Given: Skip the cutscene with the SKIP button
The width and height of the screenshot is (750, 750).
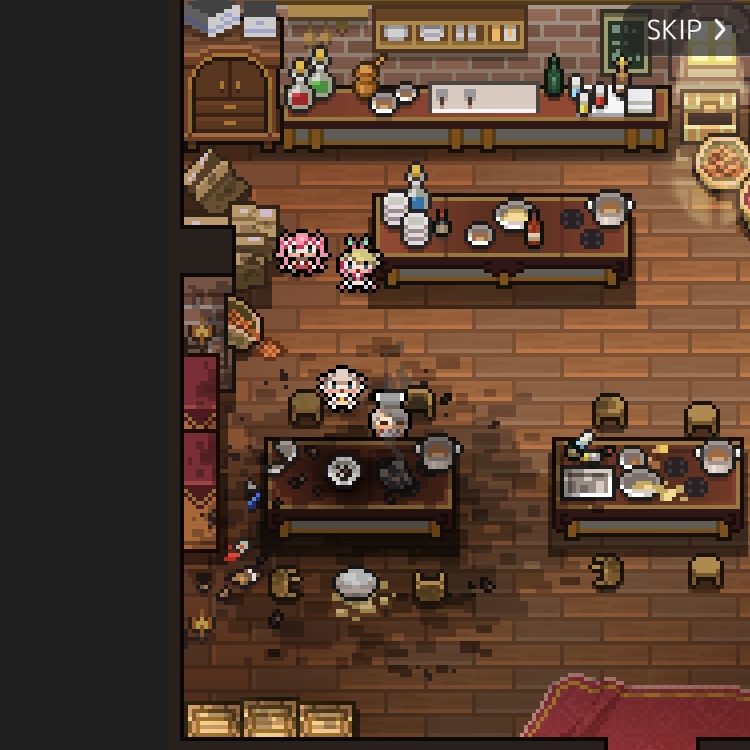Looking at the screenshot, I should coord(686,30).
